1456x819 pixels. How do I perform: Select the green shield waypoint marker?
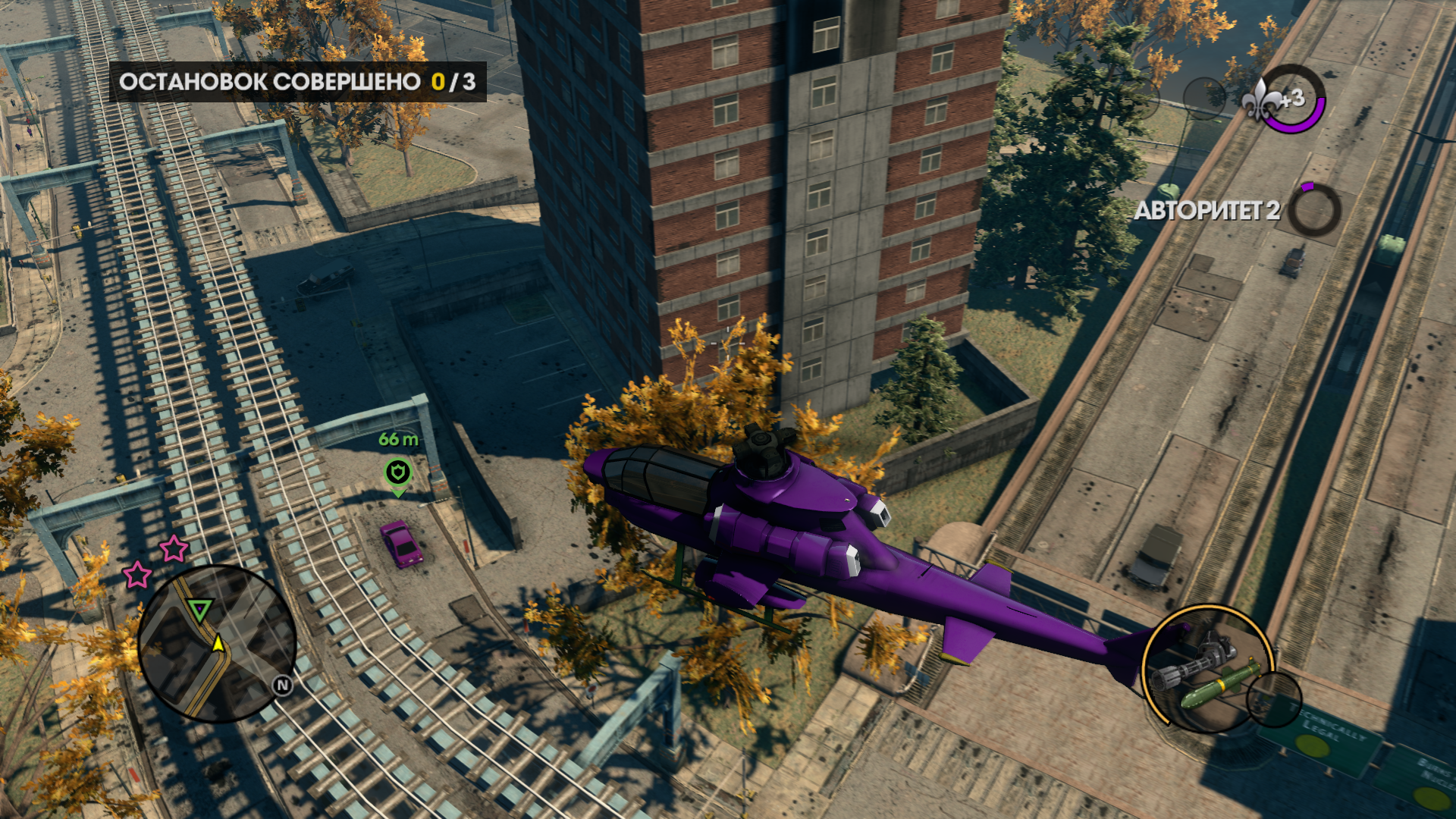tap(398, 472)
